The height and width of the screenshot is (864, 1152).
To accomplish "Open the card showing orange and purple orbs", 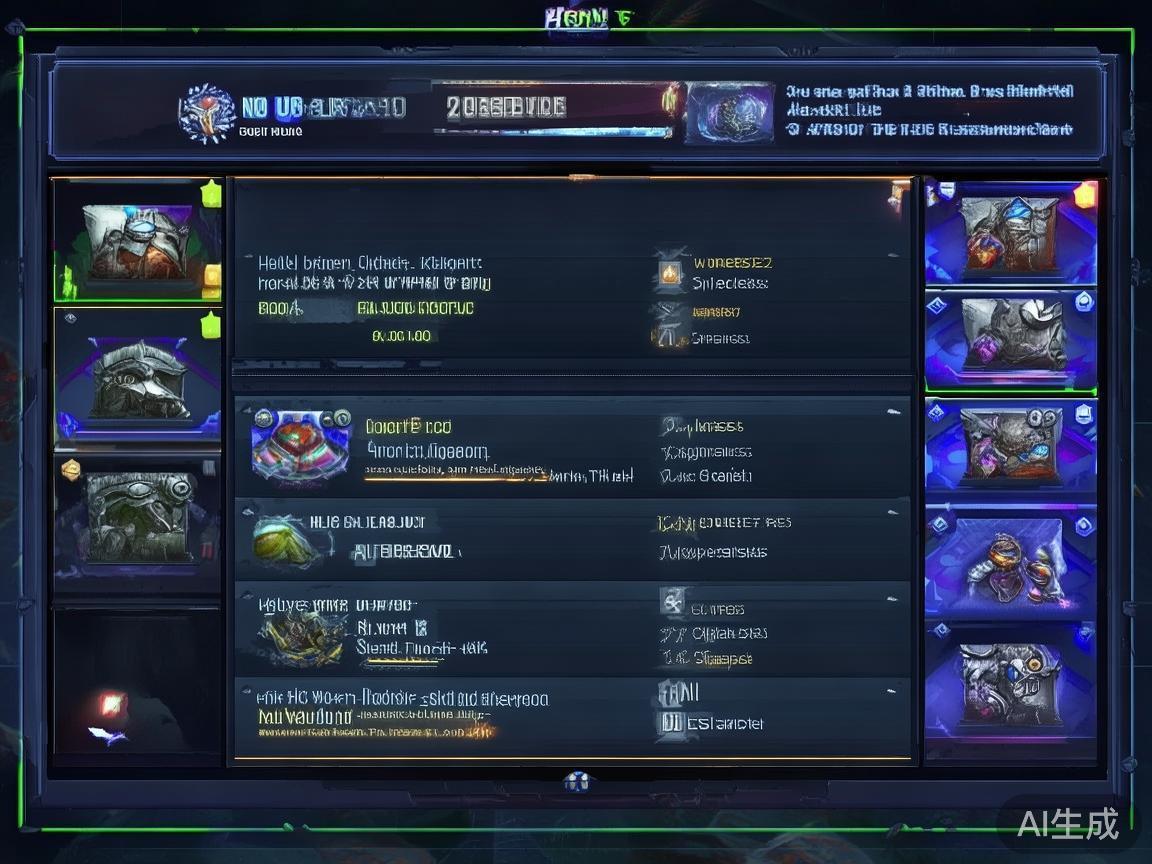I will (x=1010, y=558).
